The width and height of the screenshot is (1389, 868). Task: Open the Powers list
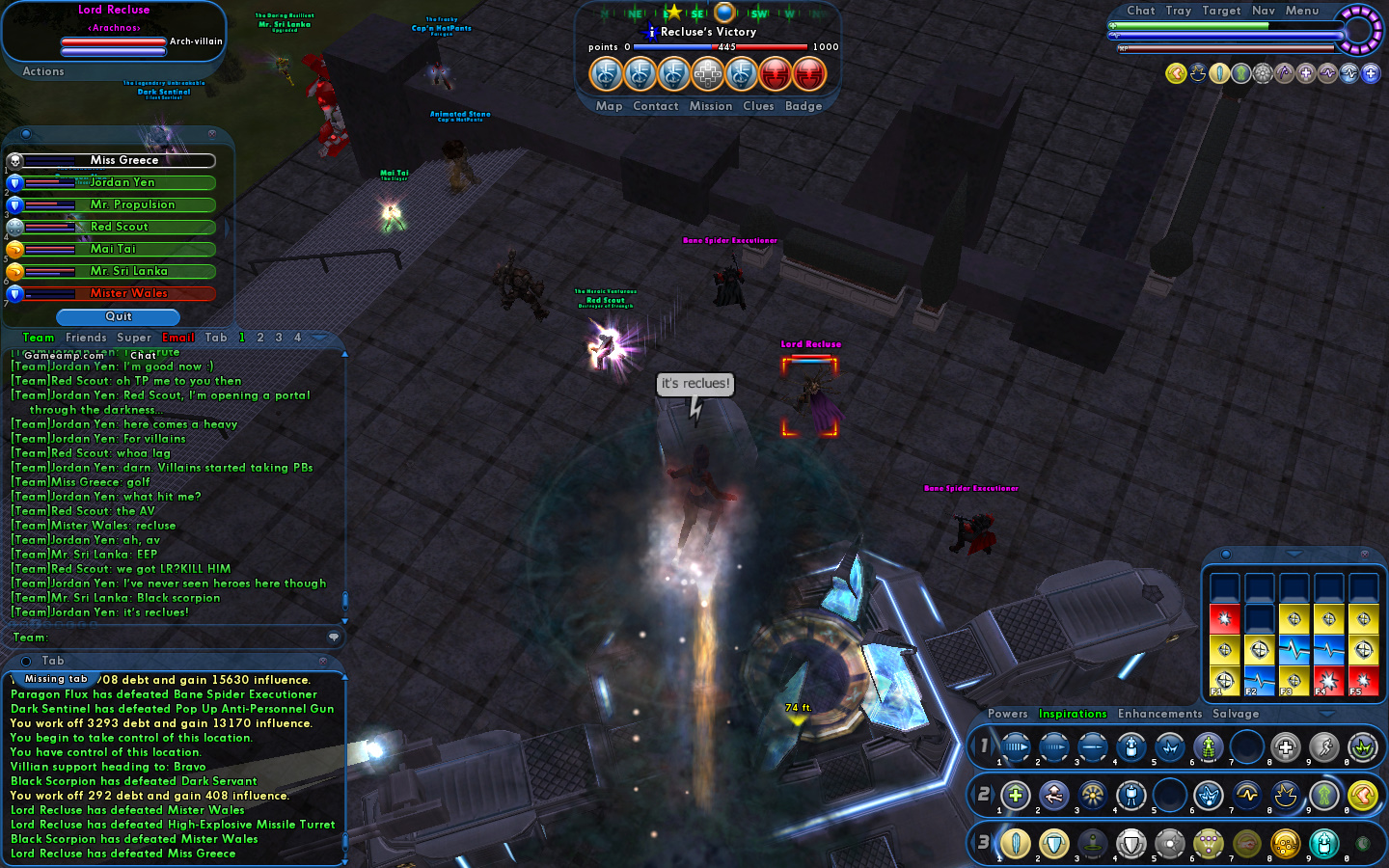[1007, 714]
